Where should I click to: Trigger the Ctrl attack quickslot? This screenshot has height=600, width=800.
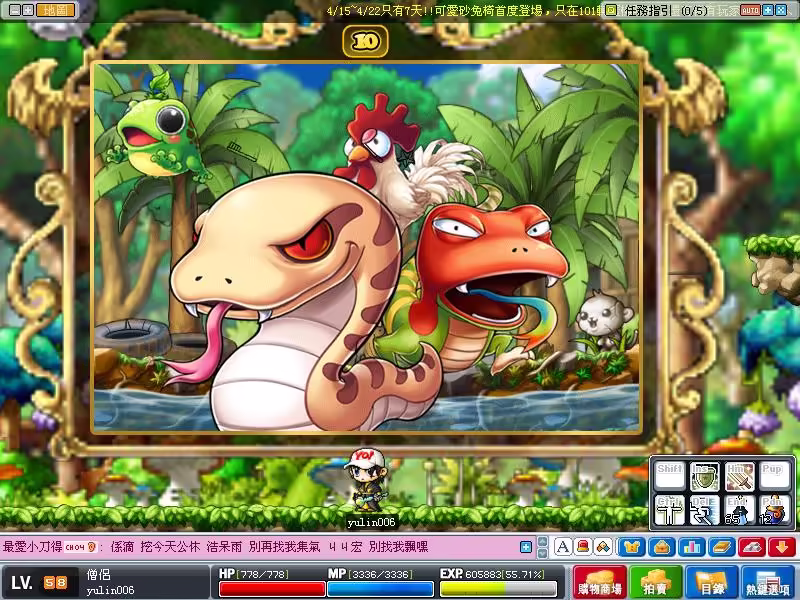point(671,511)
